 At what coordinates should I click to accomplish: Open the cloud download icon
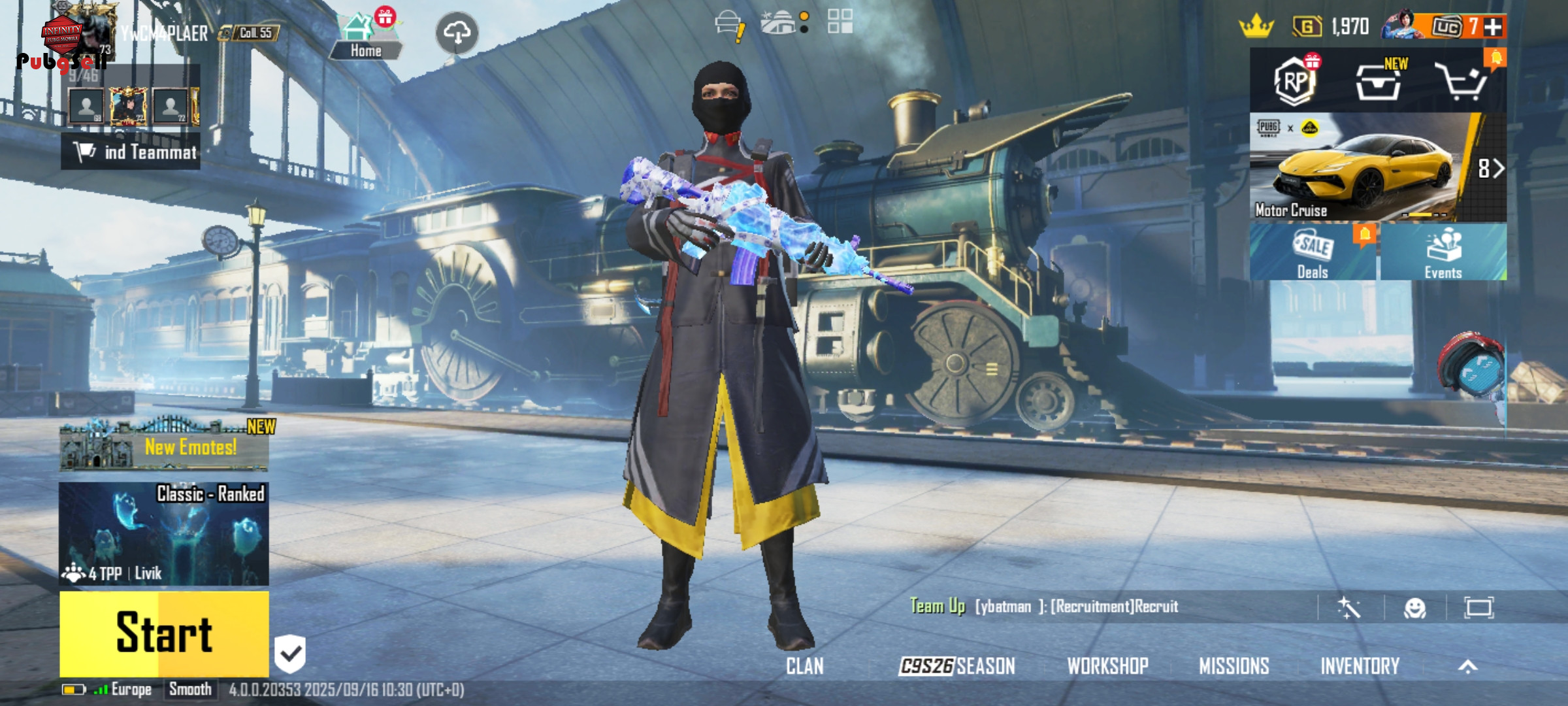point(457,33)
